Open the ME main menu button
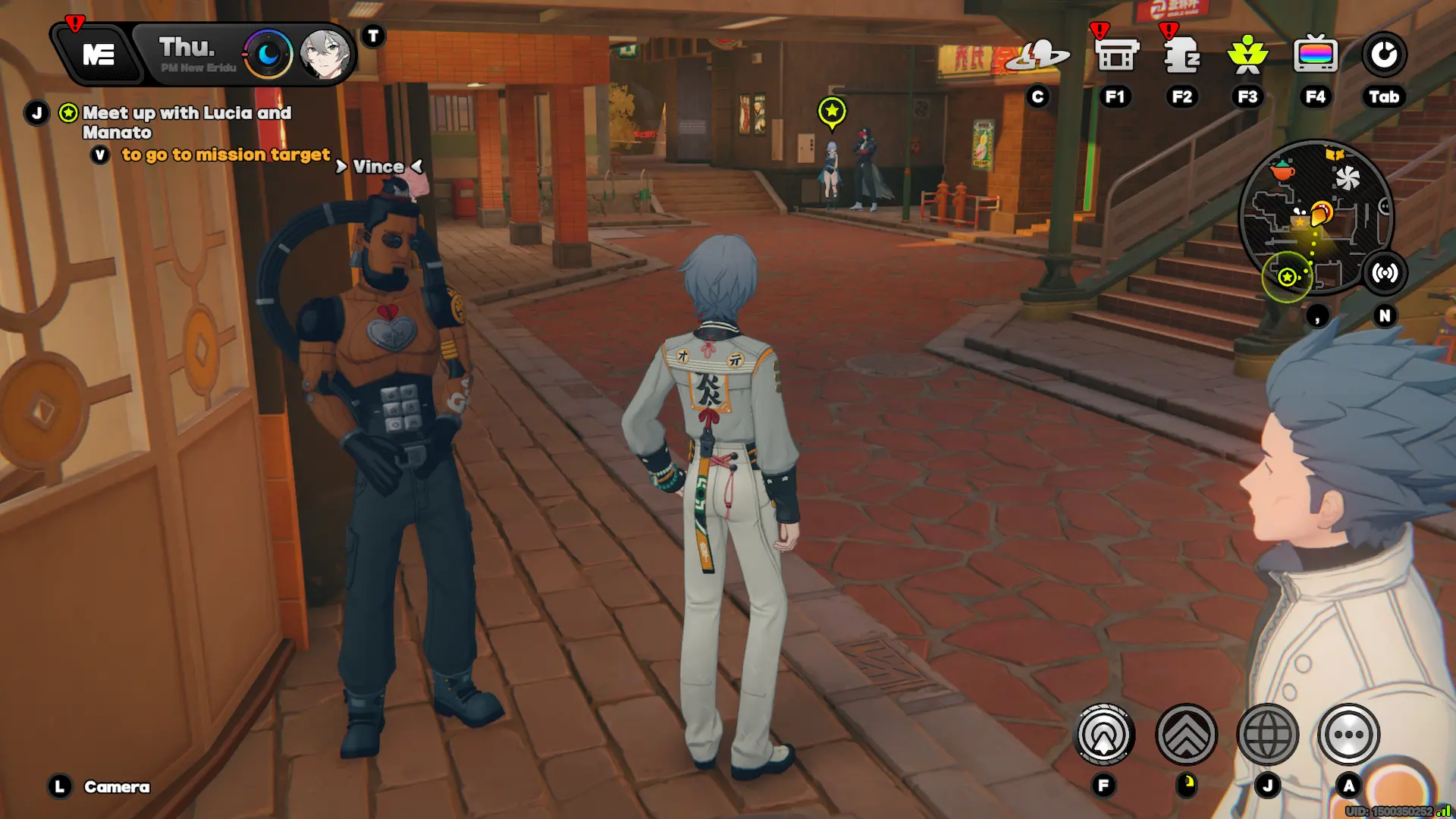1456x819 pixels. [x=99, y=55]
